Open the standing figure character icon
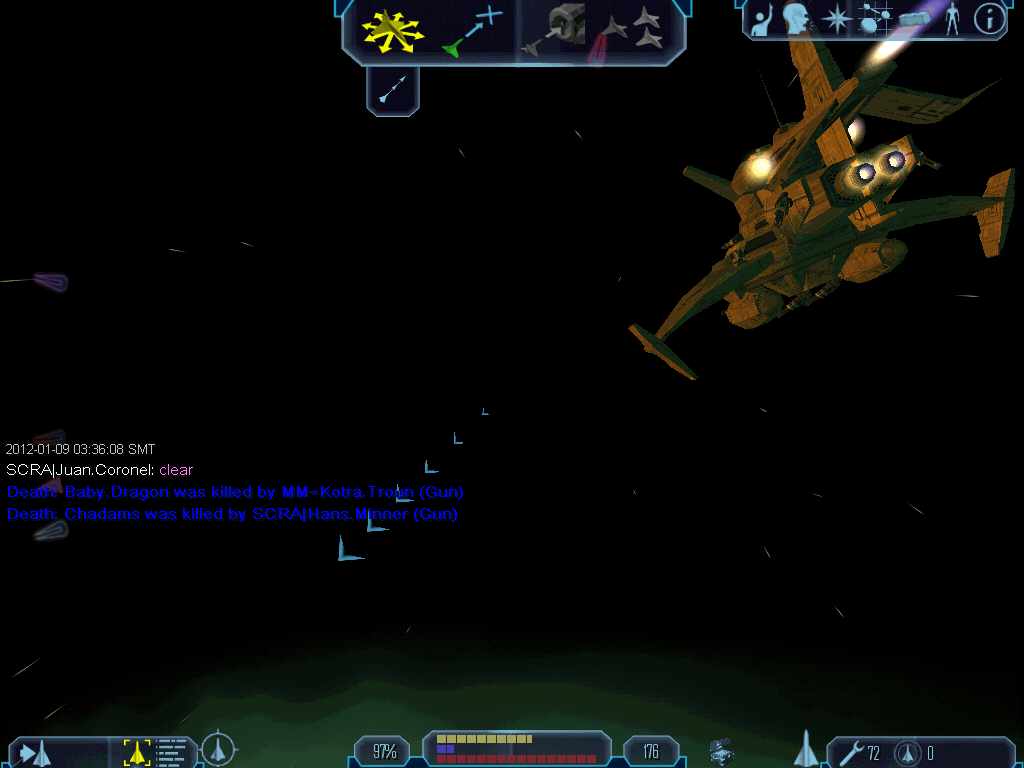 (951, 19)
